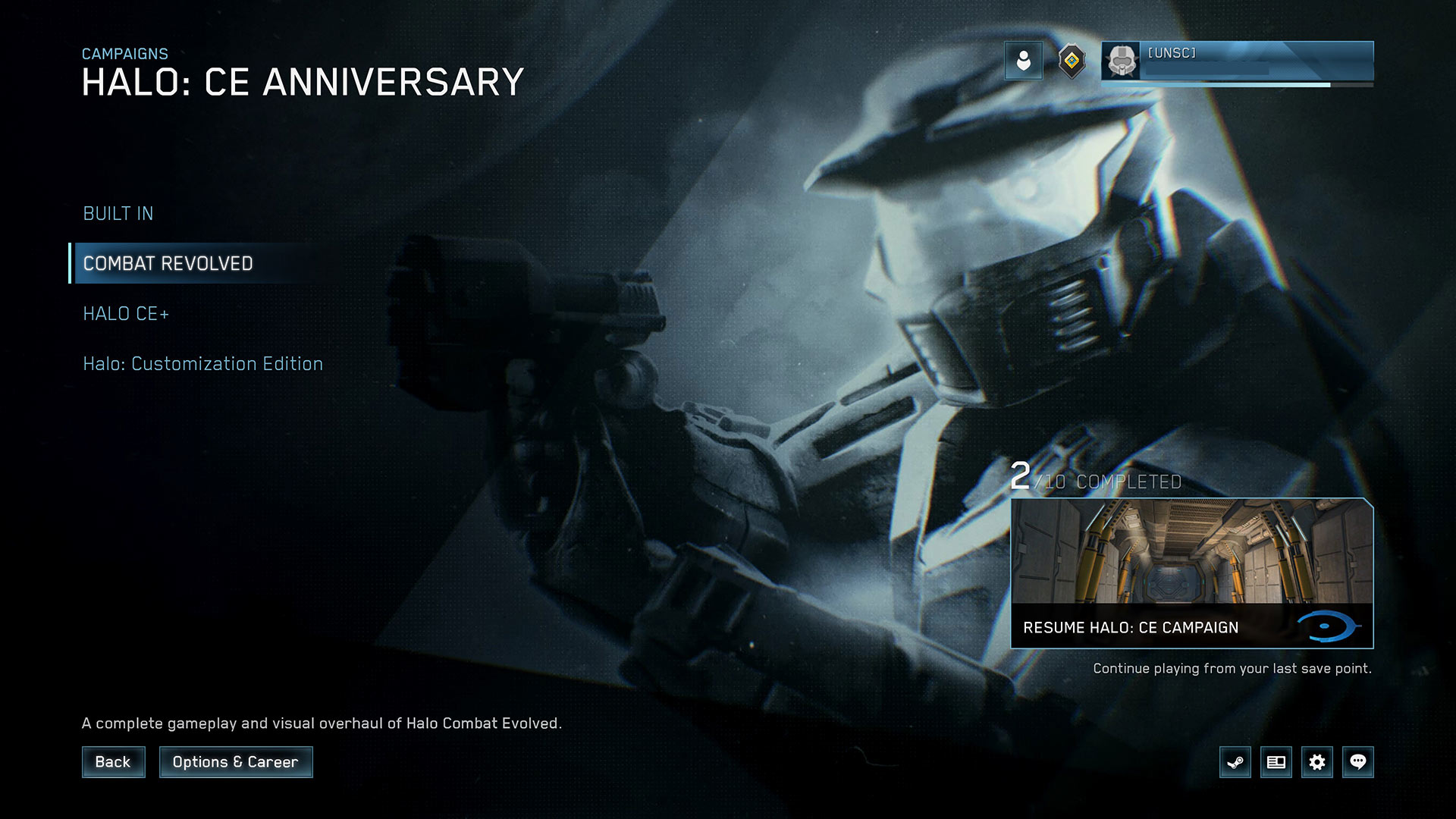The image size is (1456, 819).
Task: Open Options & Career
Action: (235, 762)
